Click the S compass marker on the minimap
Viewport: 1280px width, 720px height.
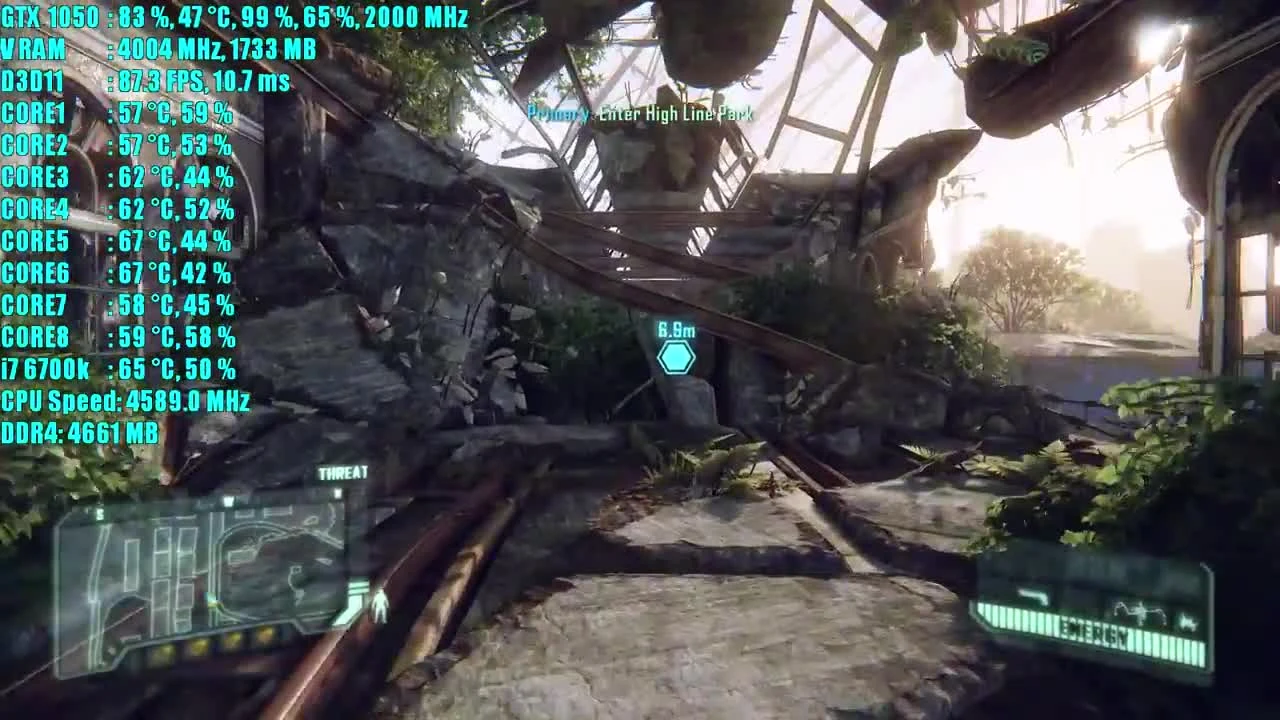tap(98, 515)
